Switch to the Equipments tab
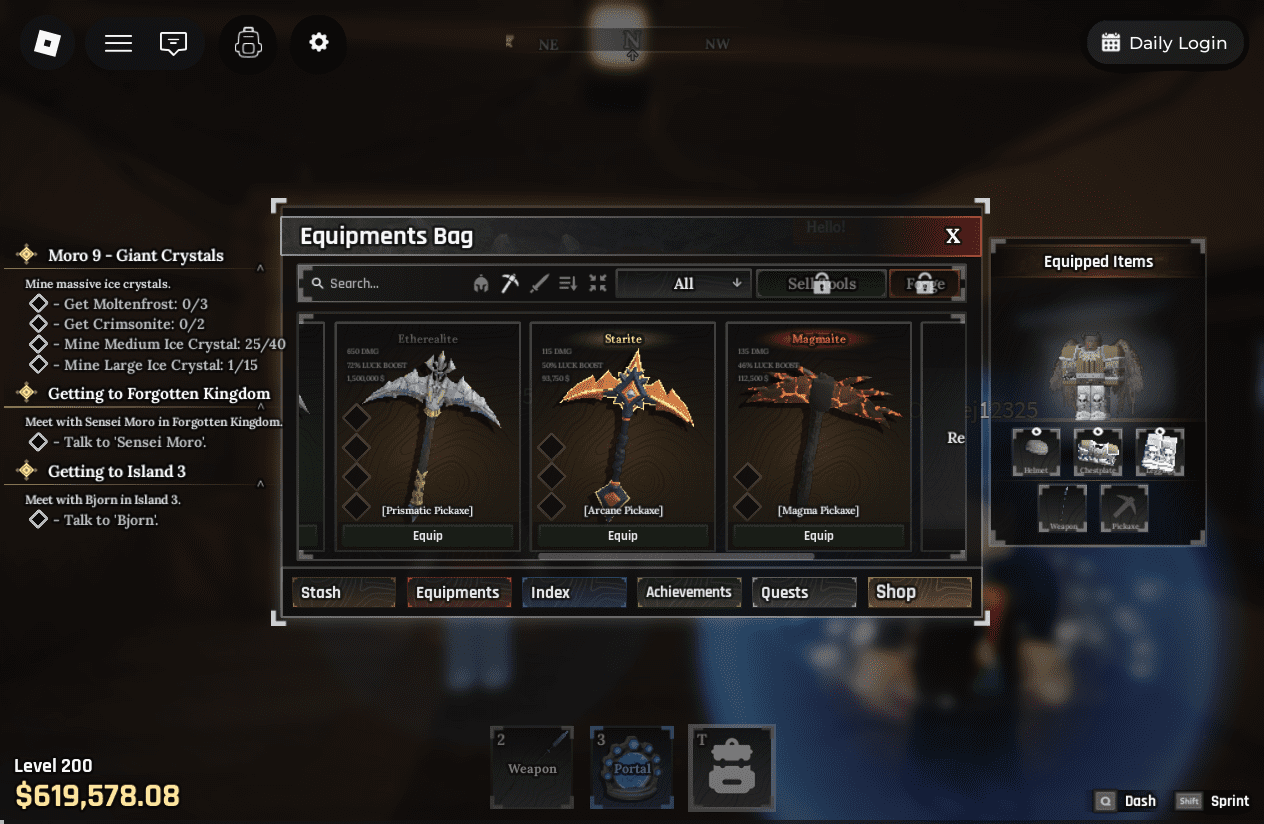 458,592
